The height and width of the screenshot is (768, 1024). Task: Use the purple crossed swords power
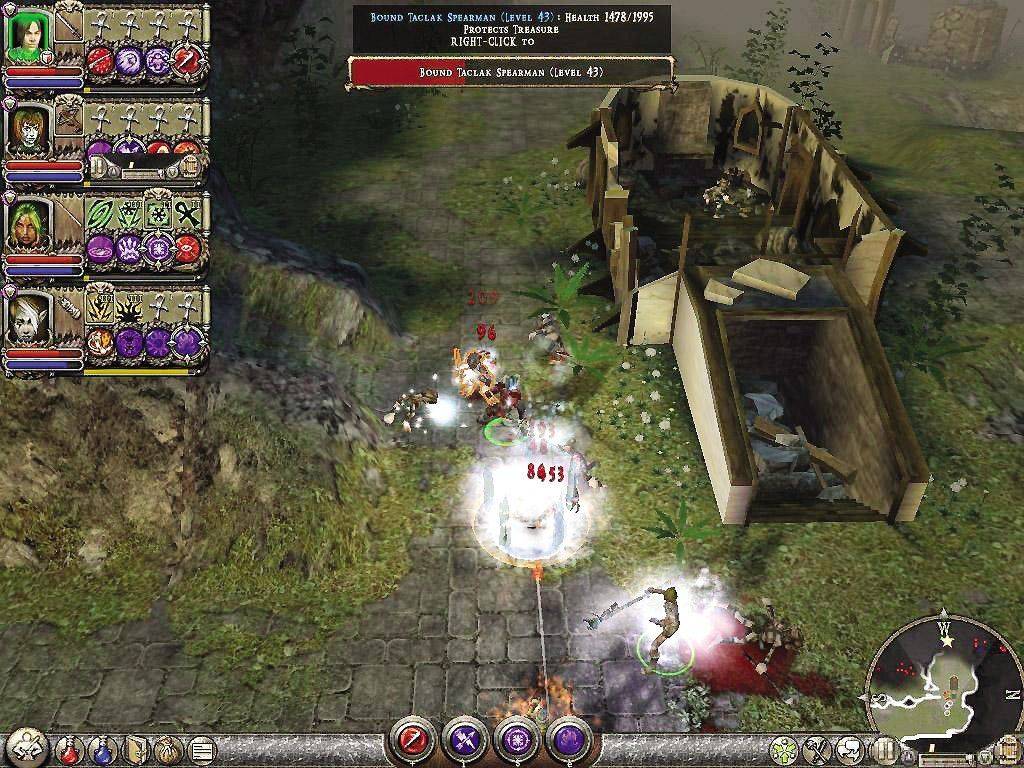coord(466,740)
